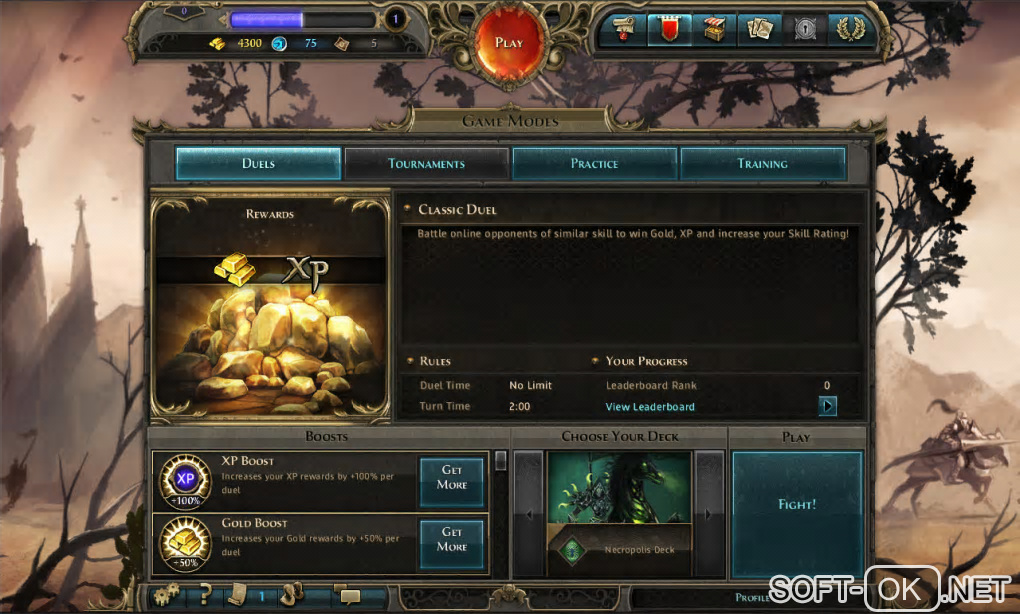This screenshot has width=1020, height=614.
Task: Select the Practice game mode tab
Action: (x=594, y=164)
